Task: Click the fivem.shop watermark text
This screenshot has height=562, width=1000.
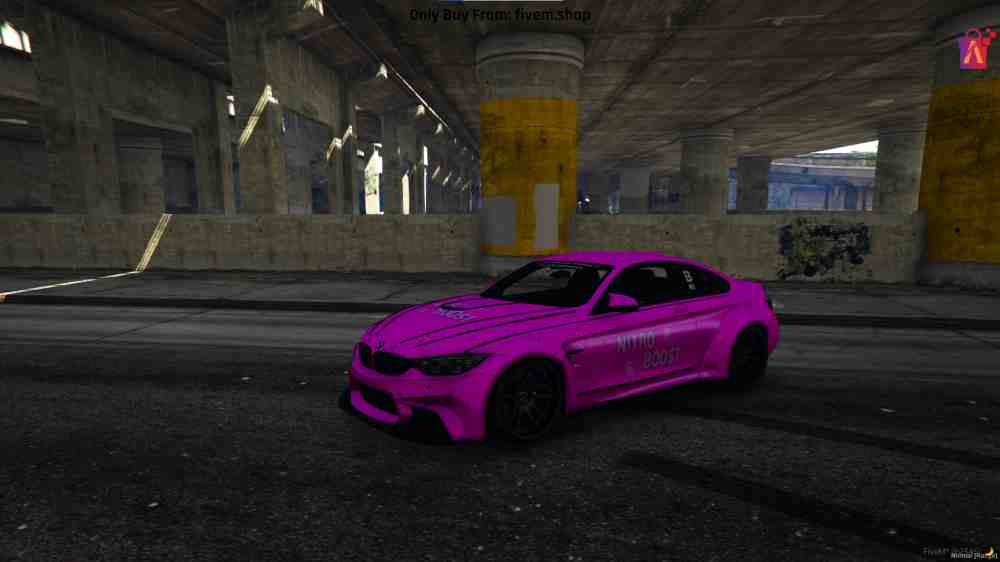Action: coord(500,15)
